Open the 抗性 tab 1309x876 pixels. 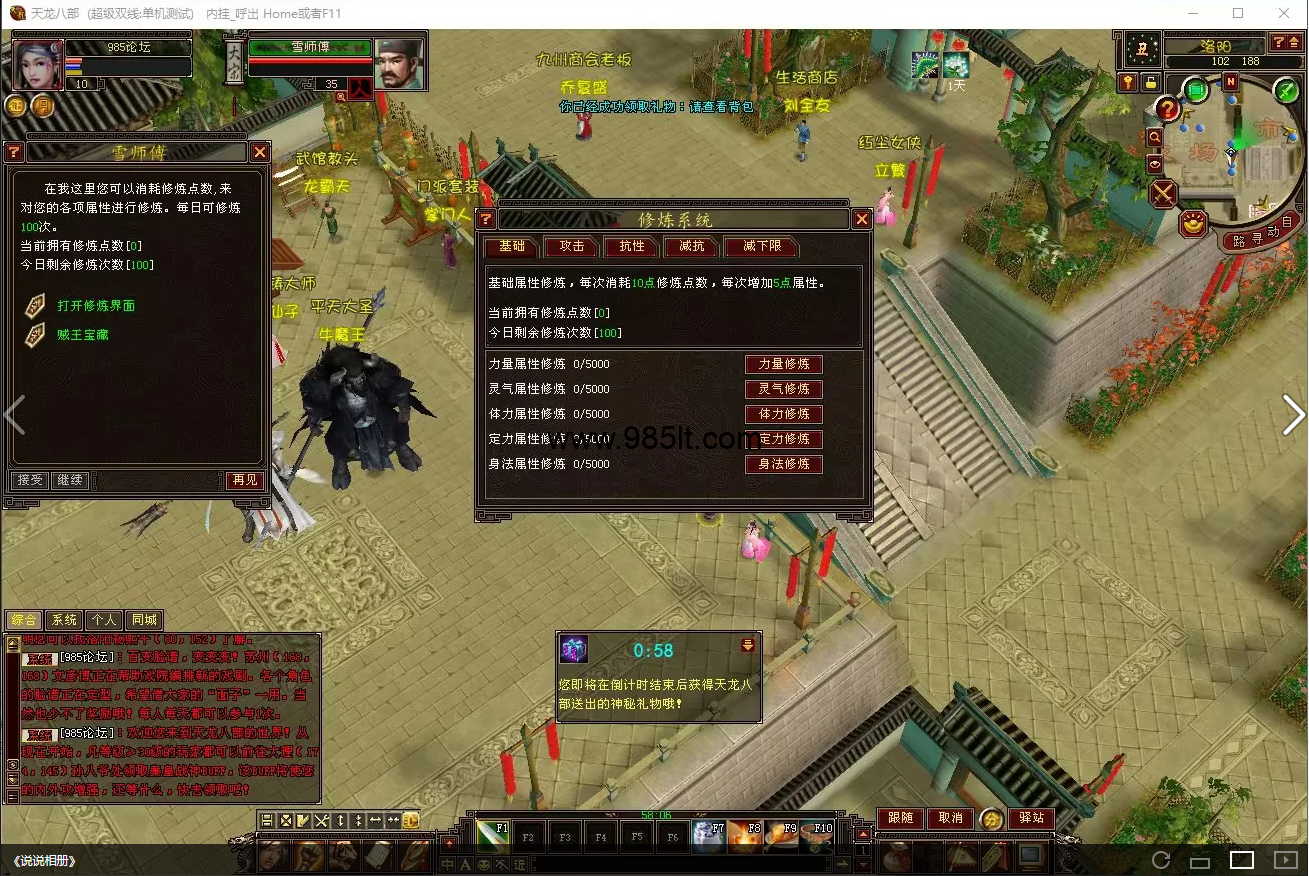[632, 246]
